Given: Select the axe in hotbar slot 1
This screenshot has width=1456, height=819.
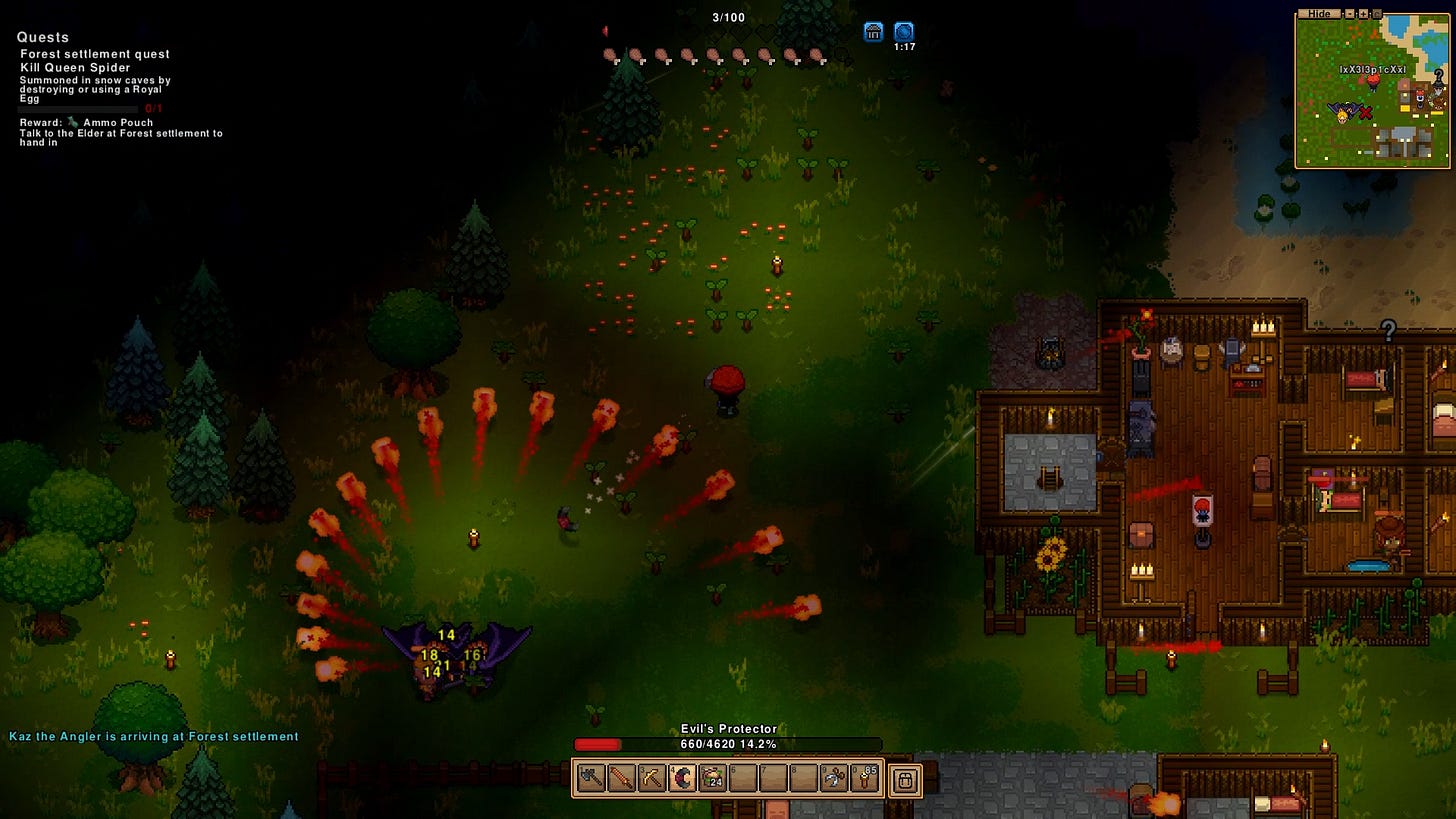Looking at the screenshot, I should 589,777.
